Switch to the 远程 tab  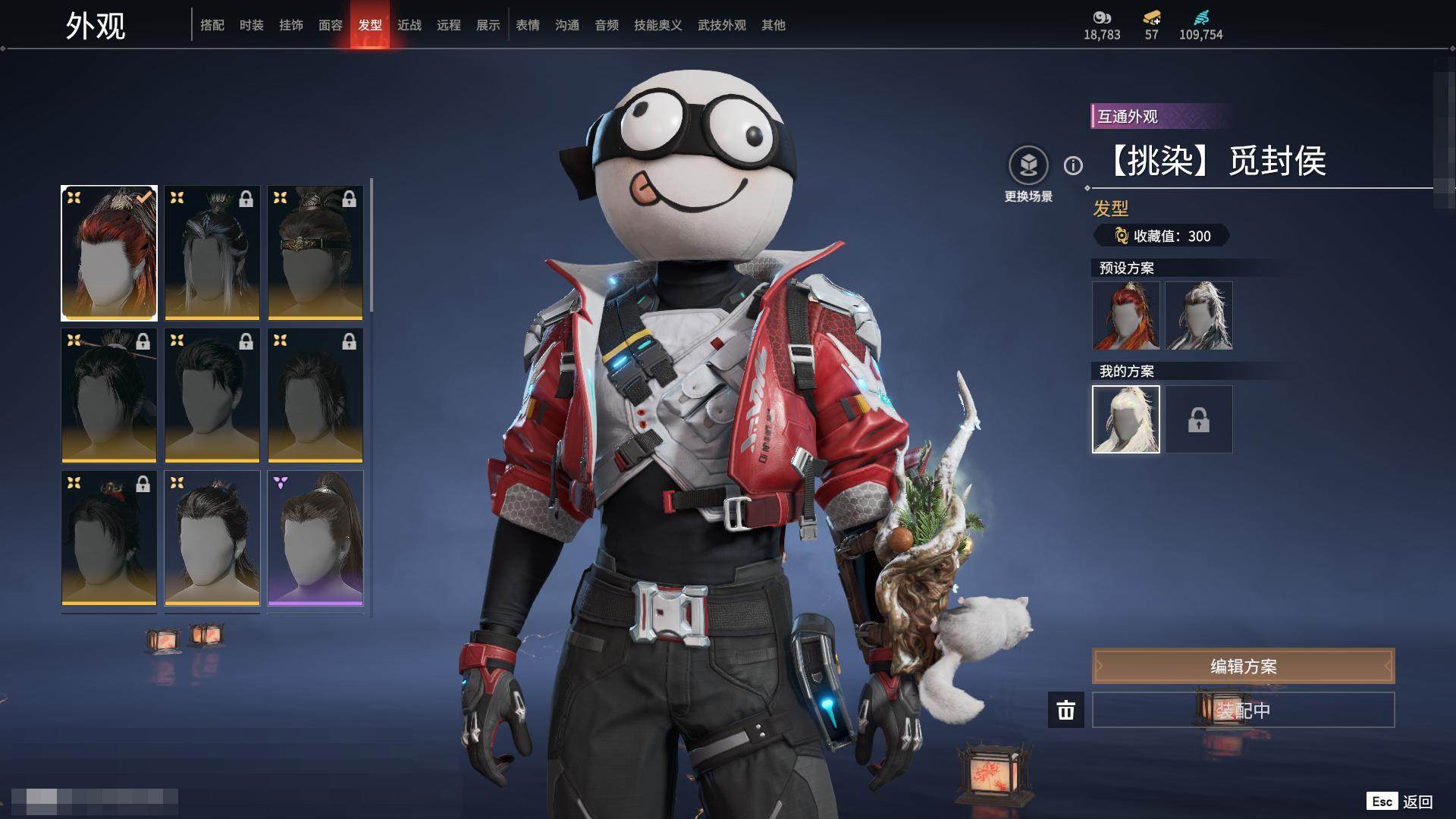coord(449,25)
